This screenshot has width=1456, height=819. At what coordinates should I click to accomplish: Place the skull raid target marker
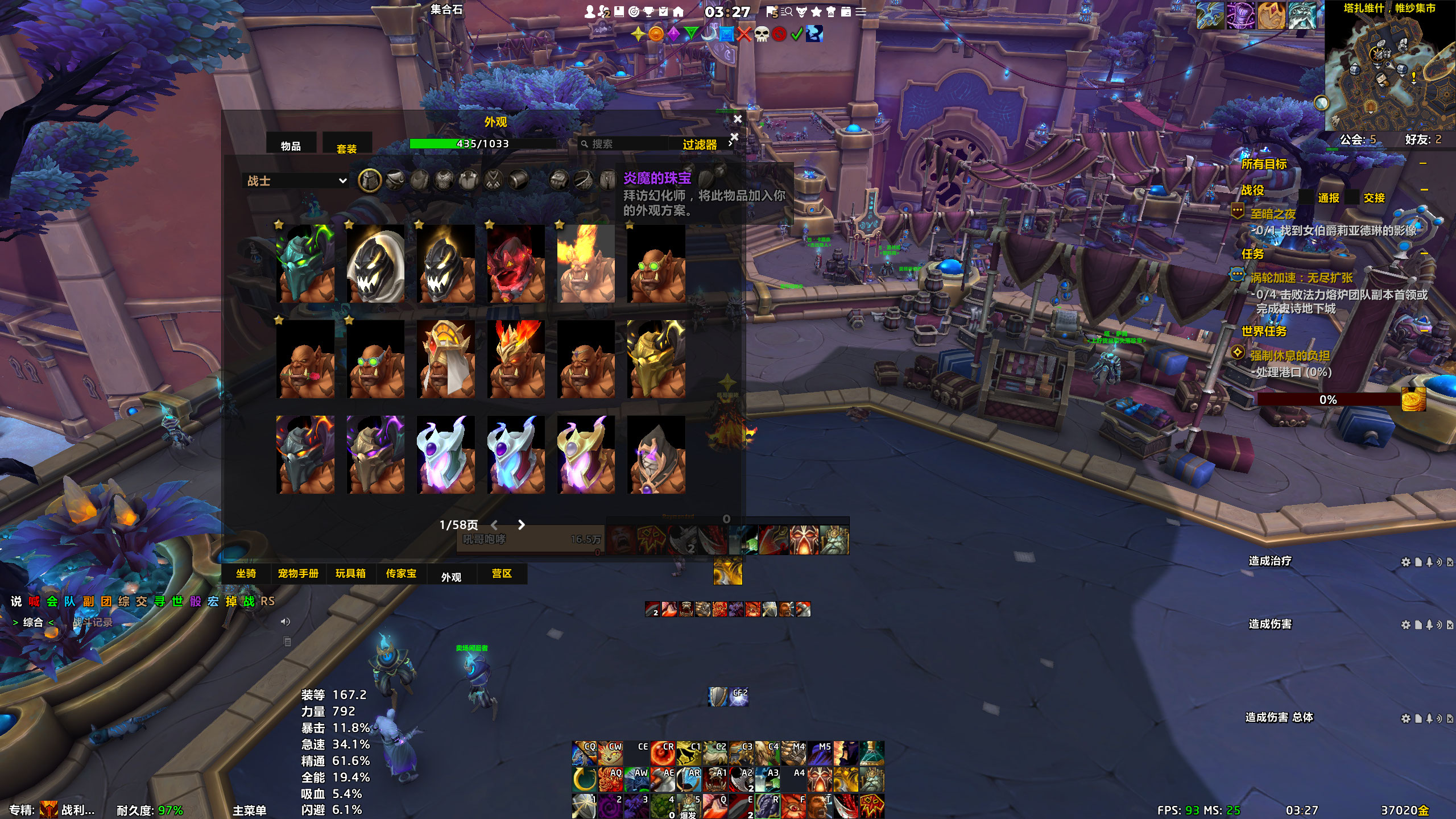[x=762, y=34]
